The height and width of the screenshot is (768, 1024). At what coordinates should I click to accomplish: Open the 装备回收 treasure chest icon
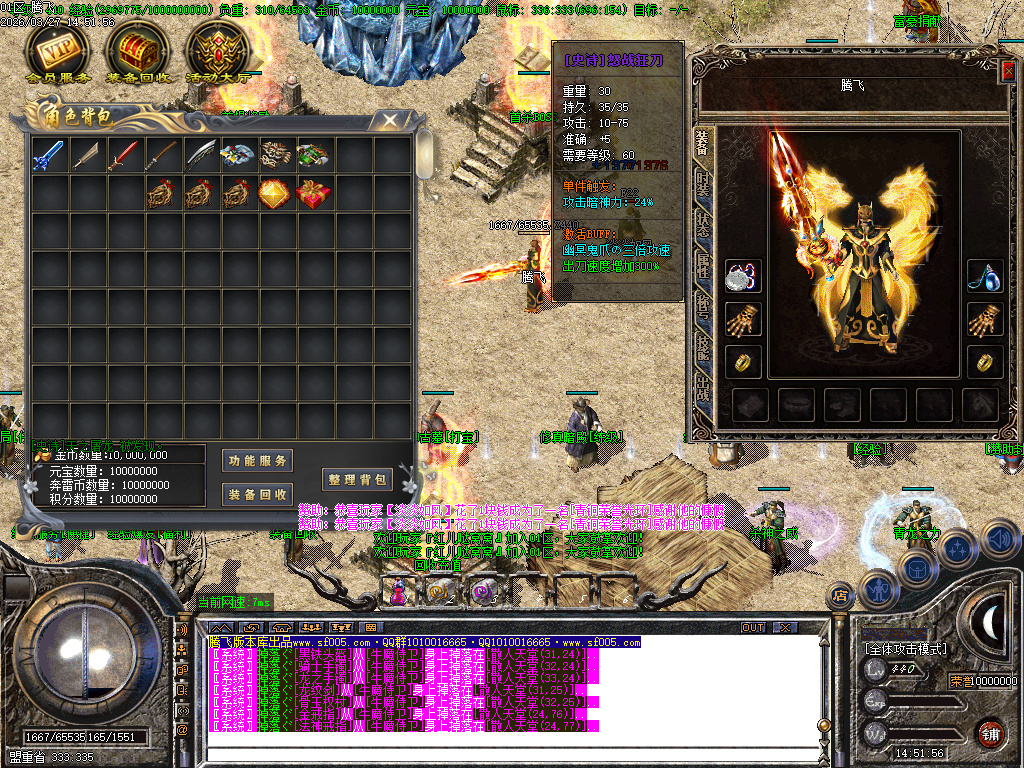coord(135,50)
